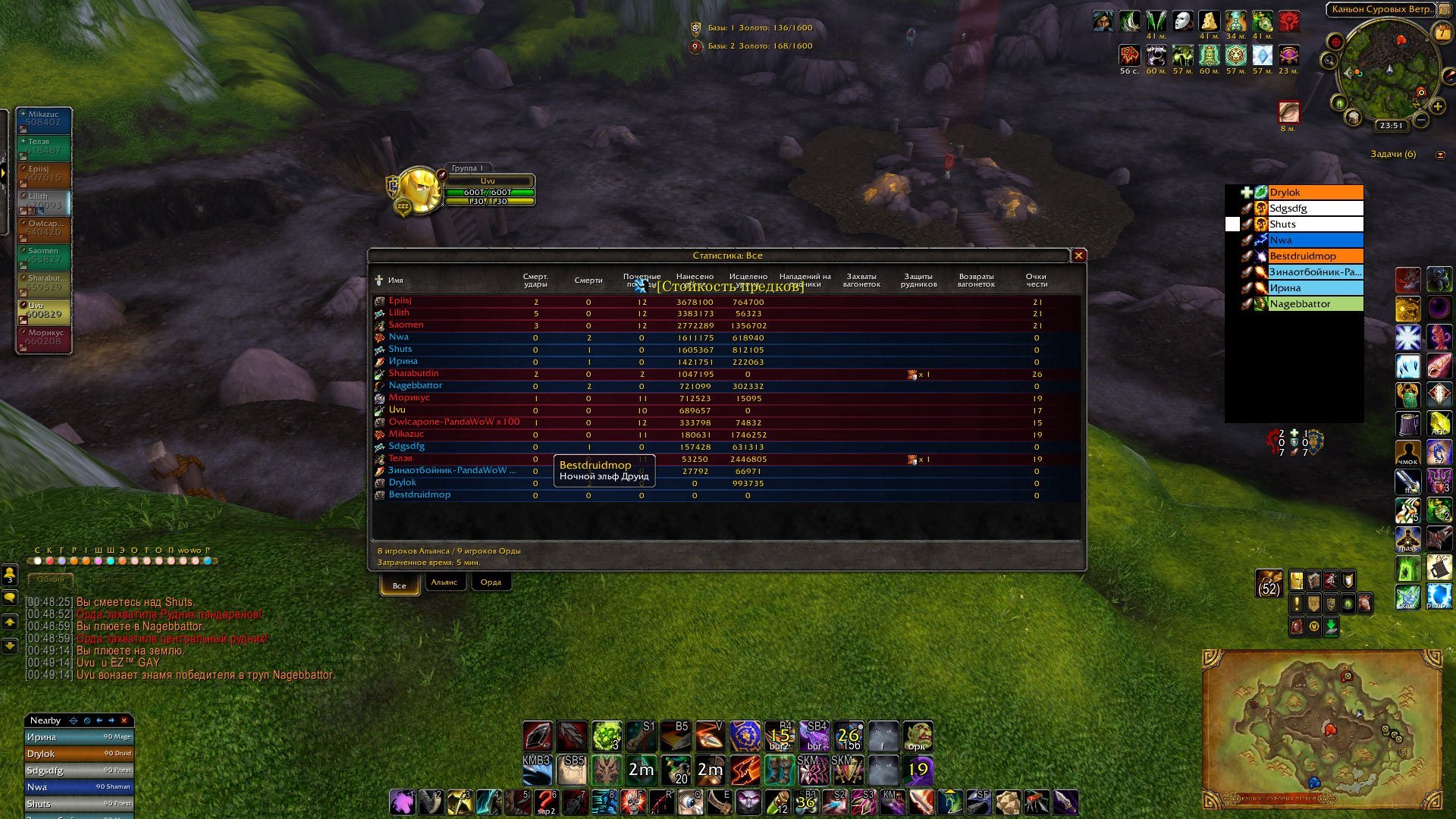
Task: Switch to the Альянс tab
Action: pyautogui.click(x=444, y=582)
